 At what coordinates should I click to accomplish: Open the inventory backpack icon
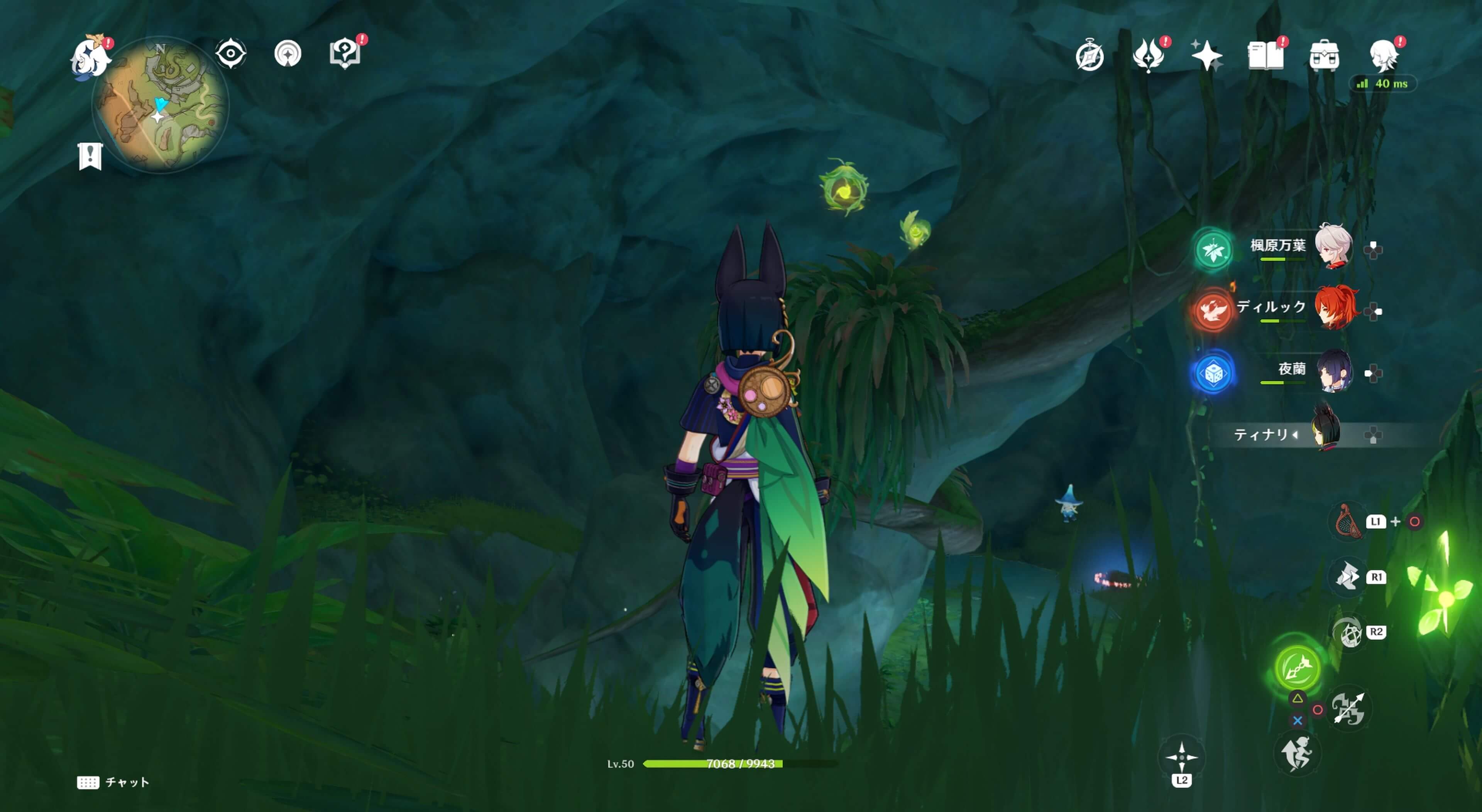click(x=1324, y=56)
